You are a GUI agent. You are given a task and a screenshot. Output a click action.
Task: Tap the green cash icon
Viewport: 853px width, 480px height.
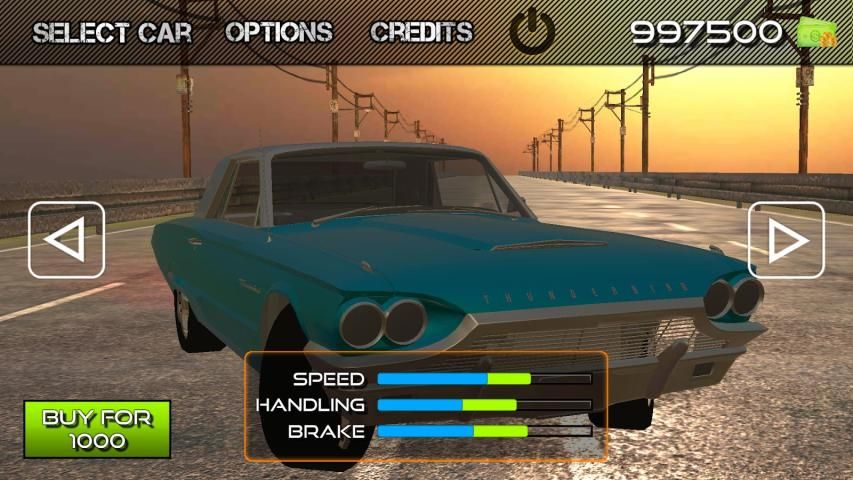(x=818, y=33)
